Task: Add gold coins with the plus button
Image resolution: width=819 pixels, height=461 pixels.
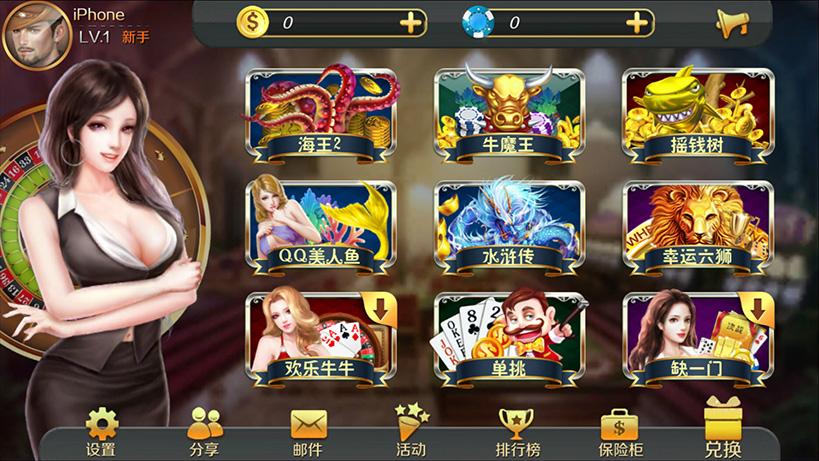Action: (x=411, y=22)
